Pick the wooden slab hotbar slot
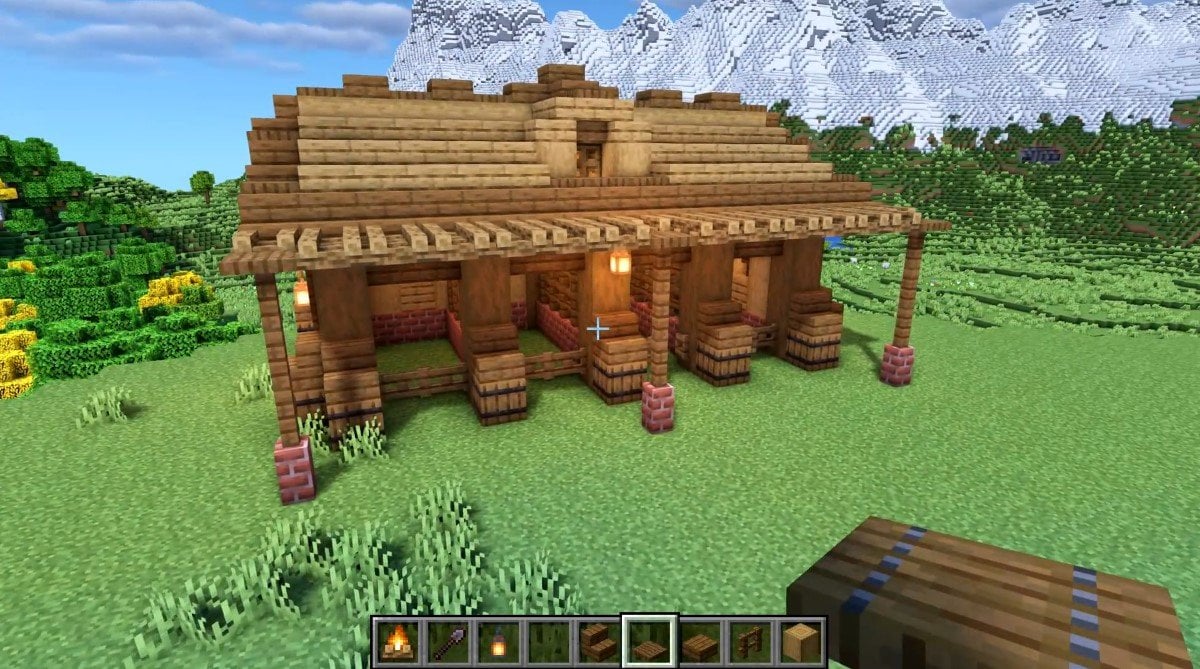Screen dimensions: 1200x669 click(700, 642)
